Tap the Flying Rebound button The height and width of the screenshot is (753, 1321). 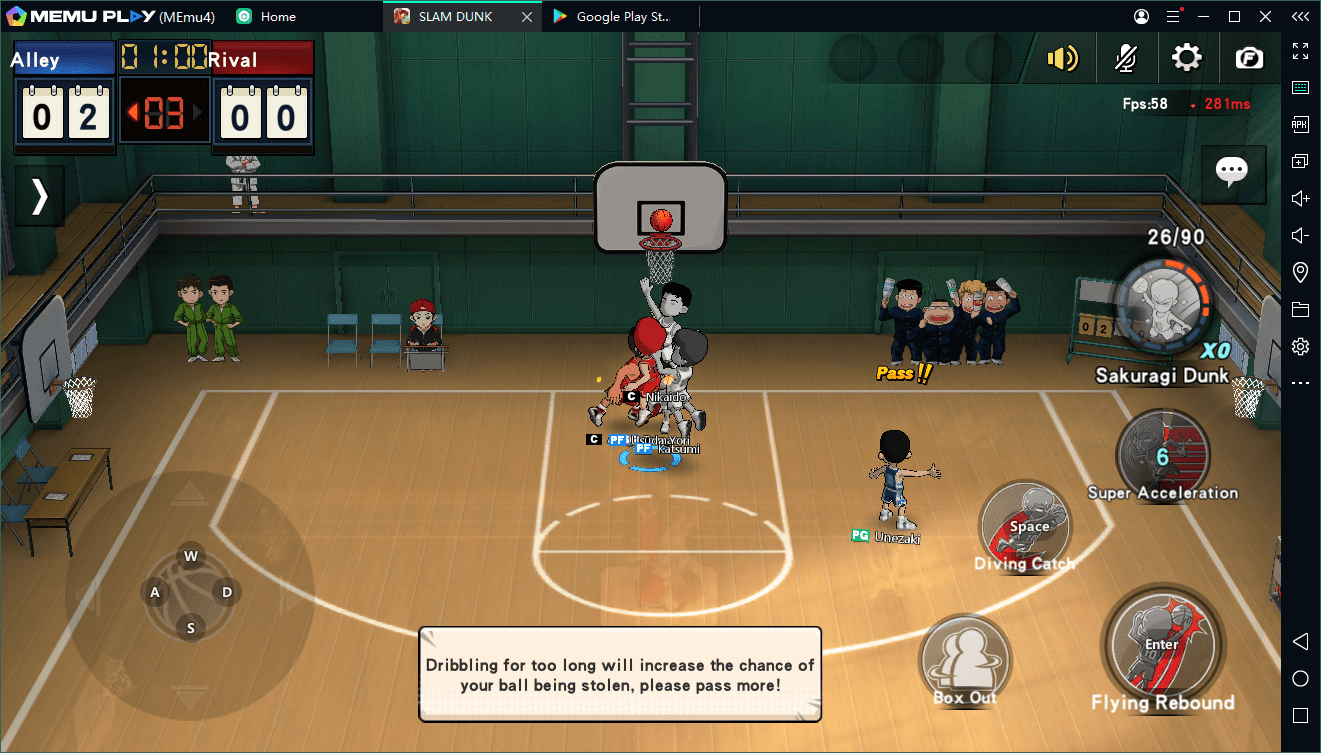(x=1161, y=644)
